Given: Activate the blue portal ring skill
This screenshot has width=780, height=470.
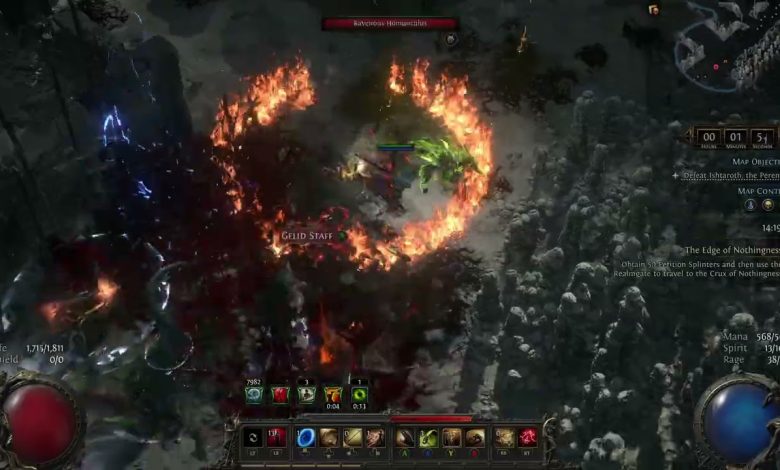Looking at the screenshot, I should tap(307, 437).
